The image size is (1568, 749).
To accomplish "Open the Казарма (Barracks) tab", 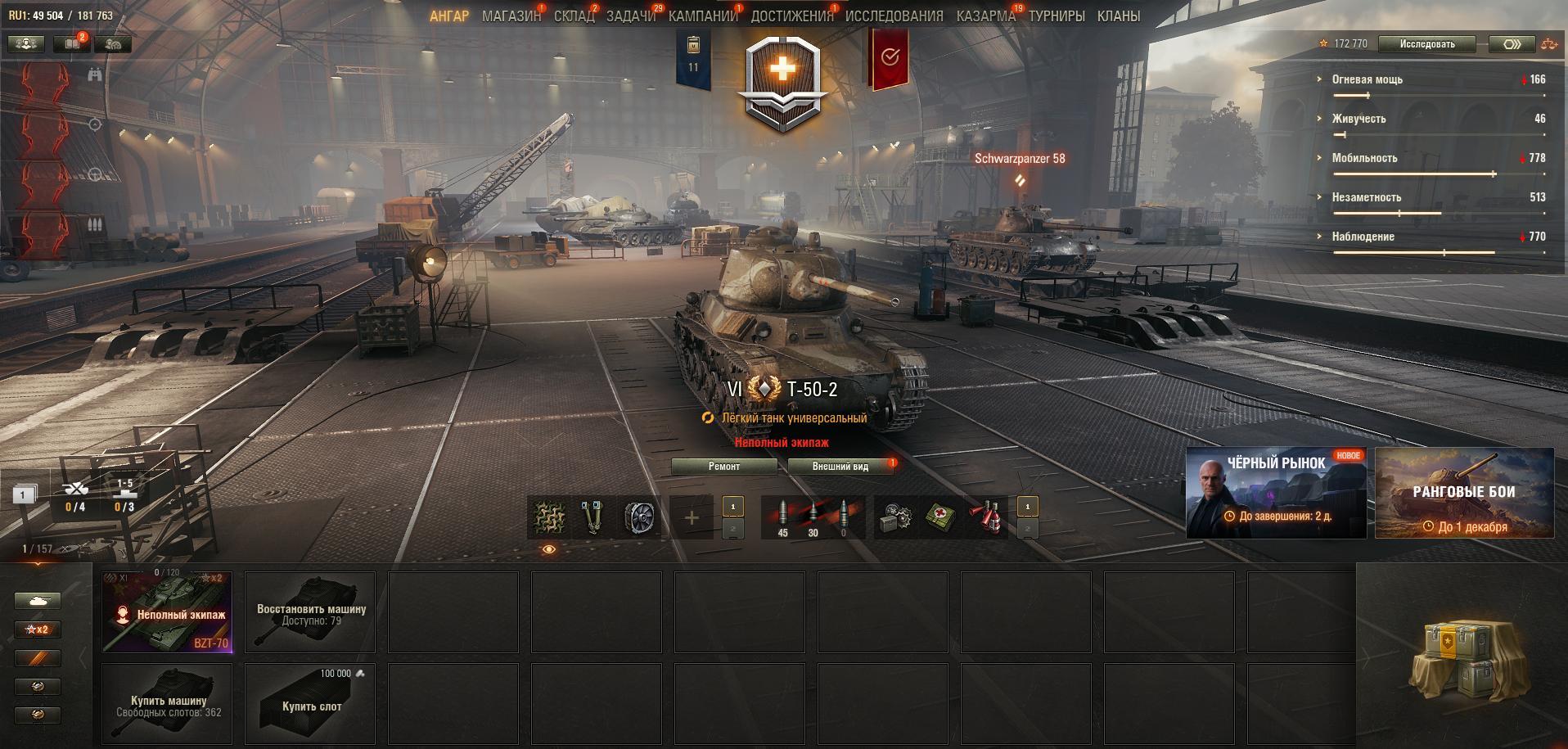I will point(985,16).
